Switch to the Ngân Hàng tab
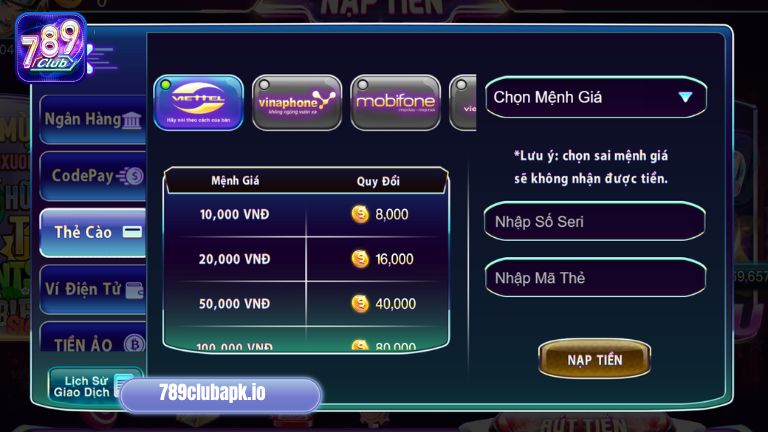The width and height of the screenshot is (768, 432). [x=92, y=120]
